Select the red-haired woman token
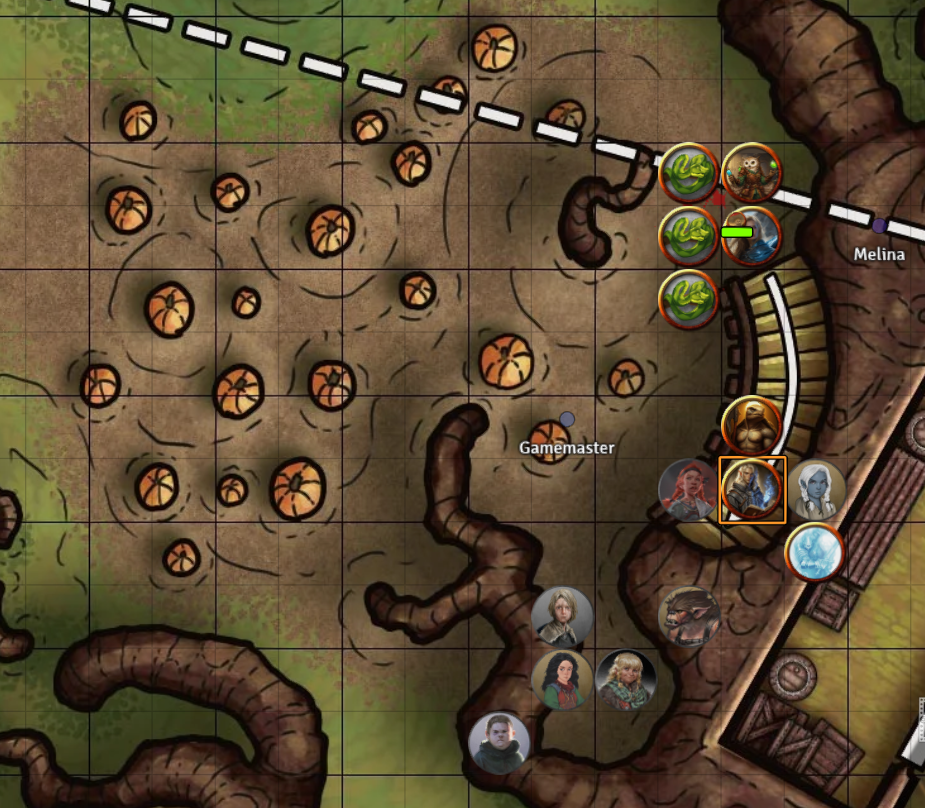This screenshot has width=925, height=808. pyautogui.click(x=689, y=490)
